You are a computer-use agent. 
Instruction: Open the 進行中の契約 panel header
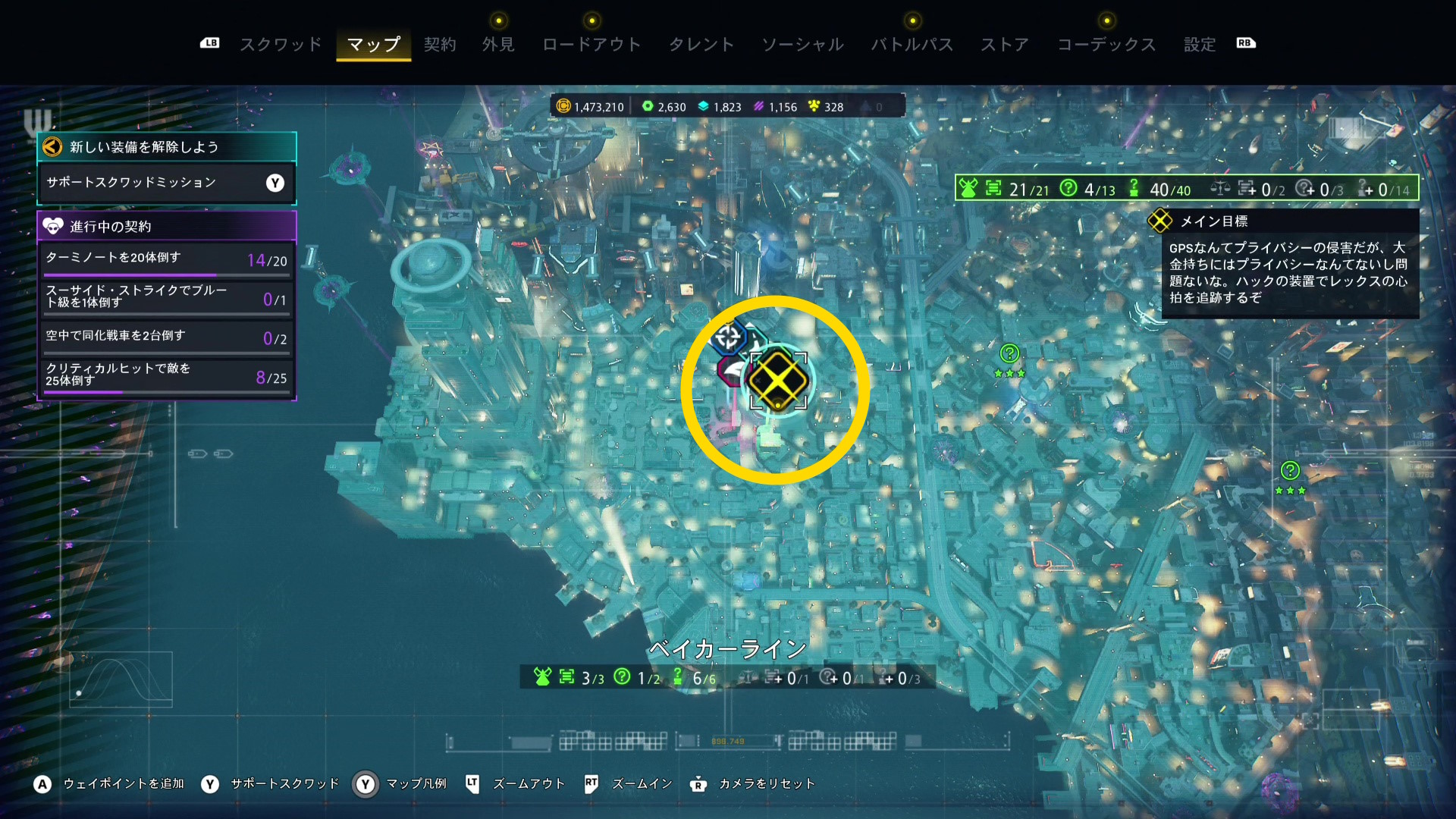pos(166,226)
